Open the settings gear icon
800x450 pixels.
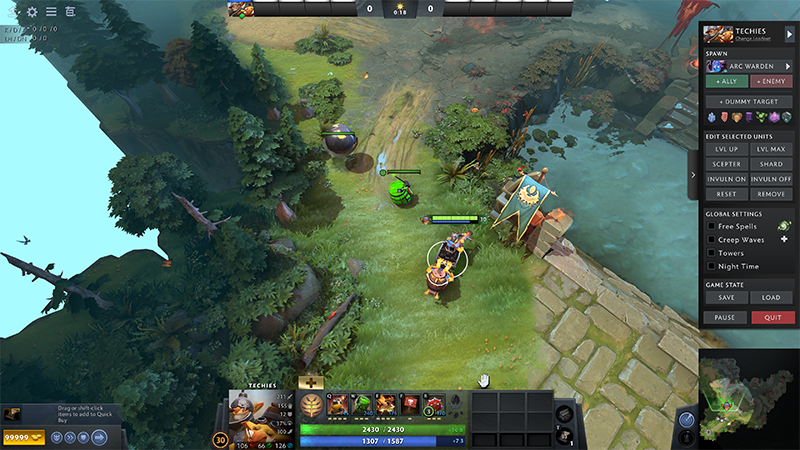pyautogui.click(x=32, y=12)
